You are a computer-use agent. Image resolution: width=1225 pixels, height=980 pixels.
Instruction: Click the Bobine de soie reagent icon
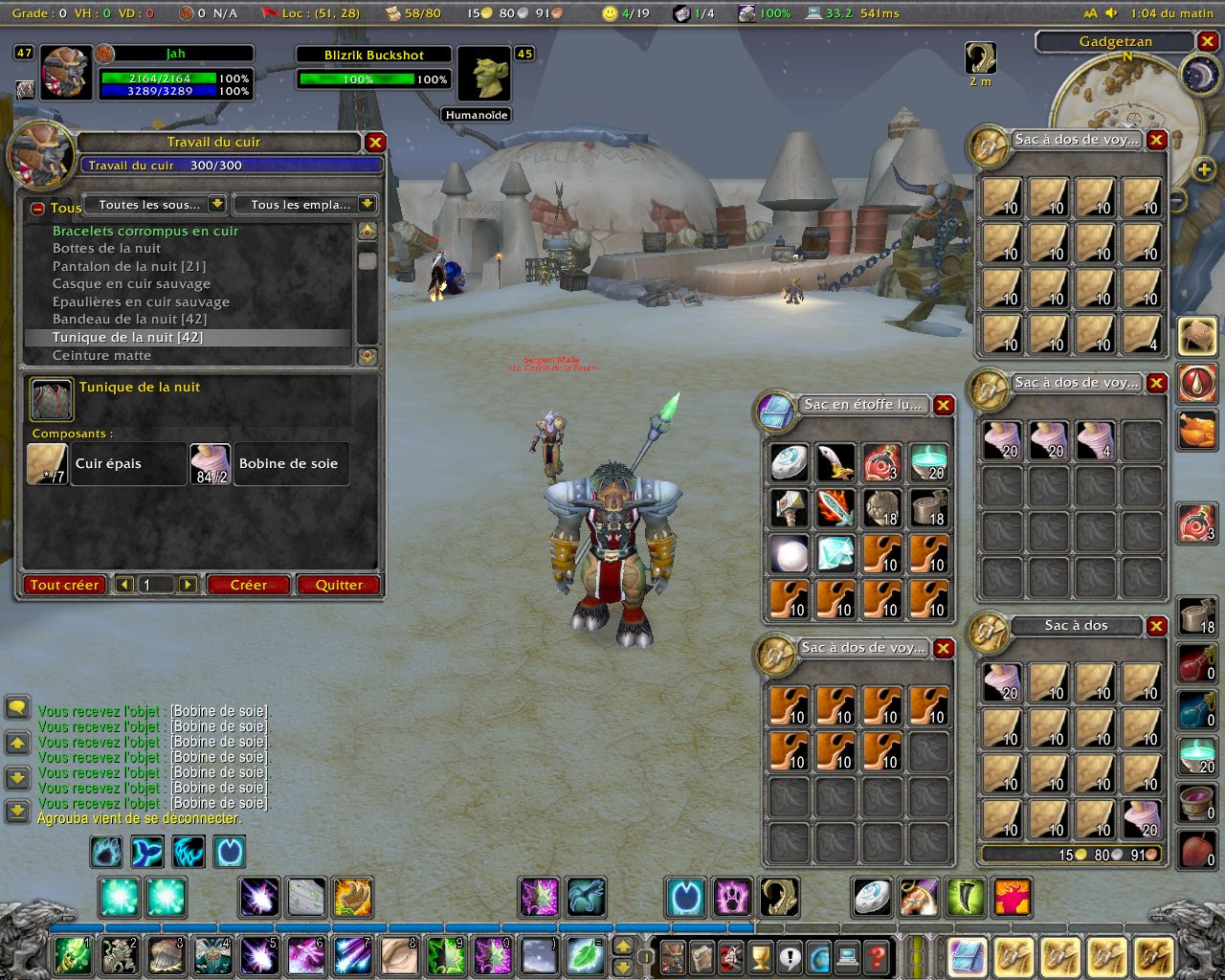pos(210,464)
